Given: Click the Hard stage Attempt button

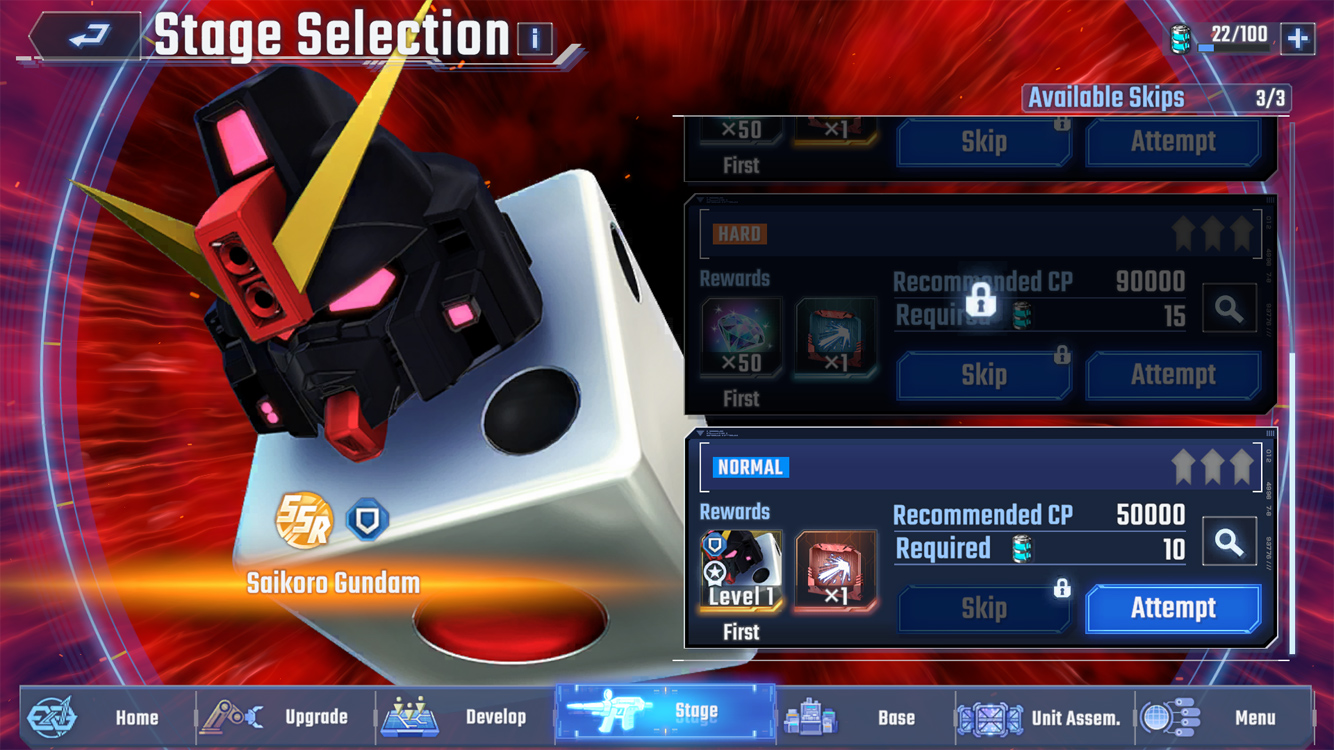Looking at the screenshot, I should click(x=1173, y=375).
